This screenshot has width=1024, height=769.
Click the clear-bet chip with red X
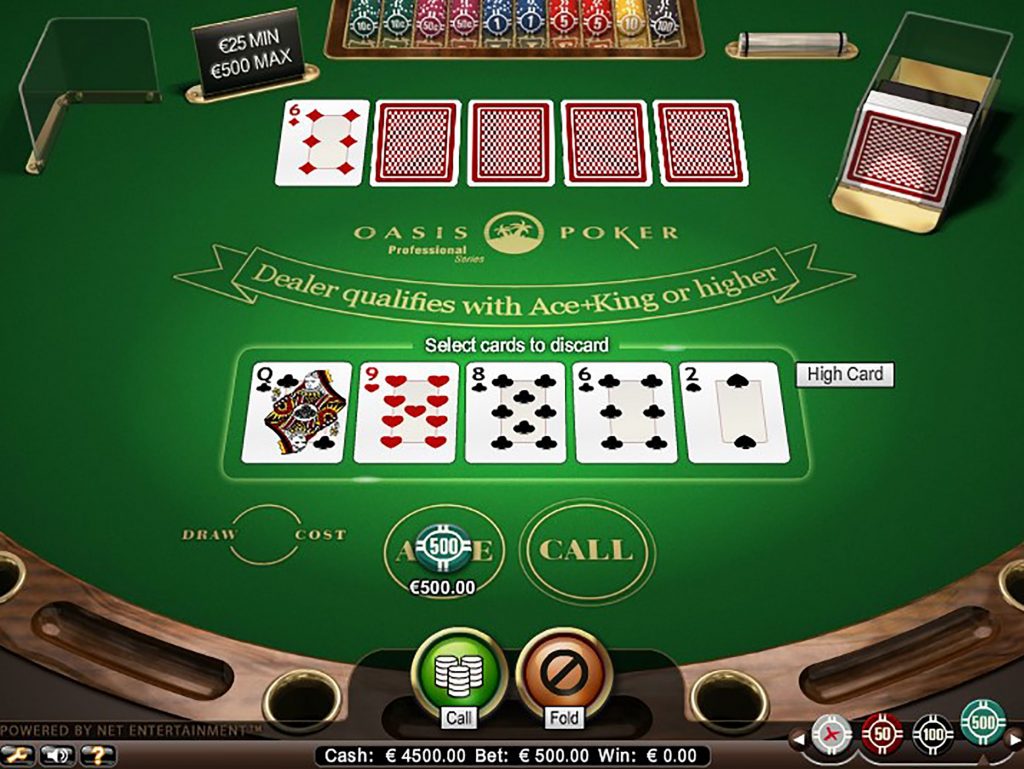click(832, 735)
